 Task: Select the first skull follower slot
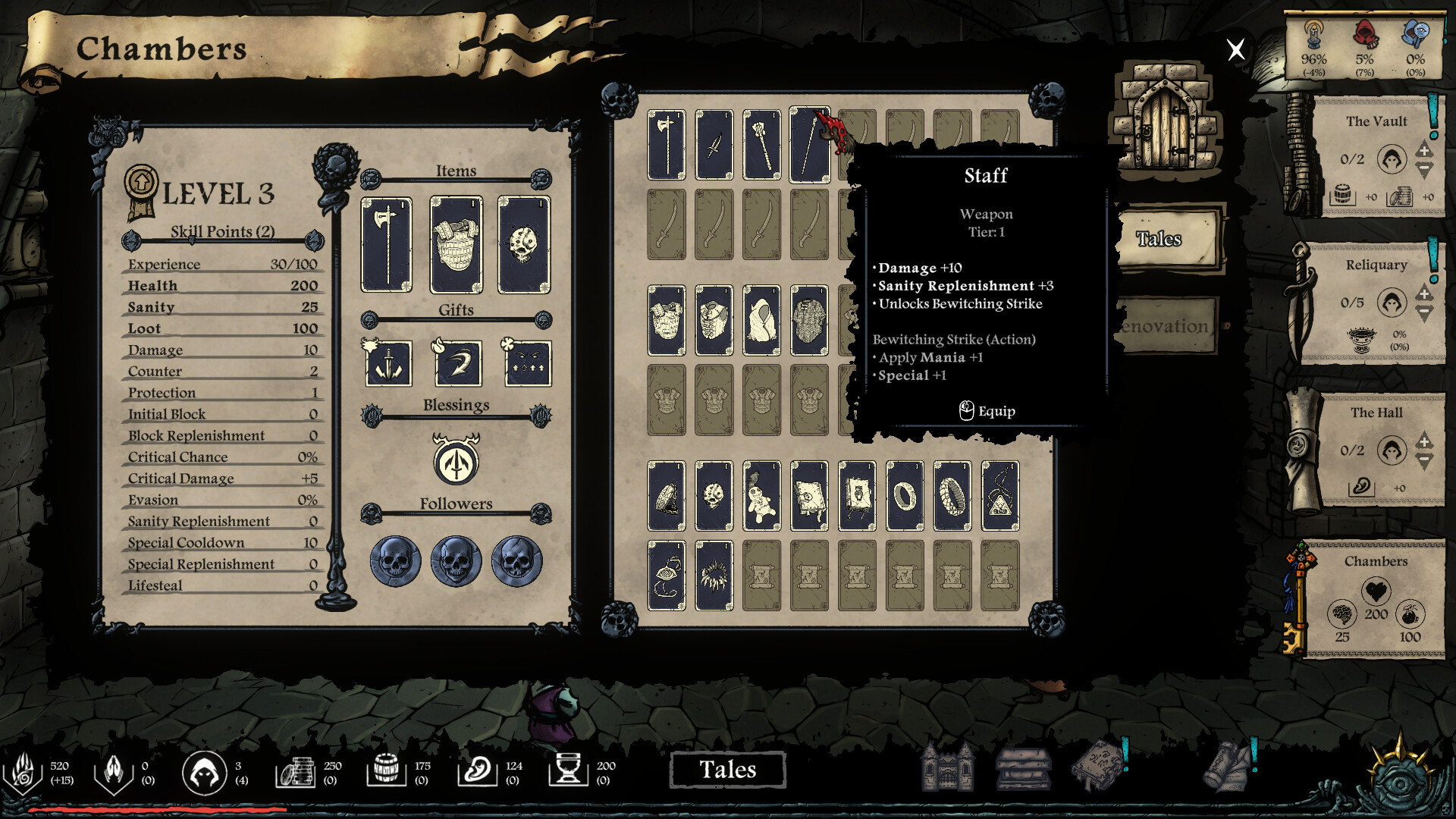[395, 561]
